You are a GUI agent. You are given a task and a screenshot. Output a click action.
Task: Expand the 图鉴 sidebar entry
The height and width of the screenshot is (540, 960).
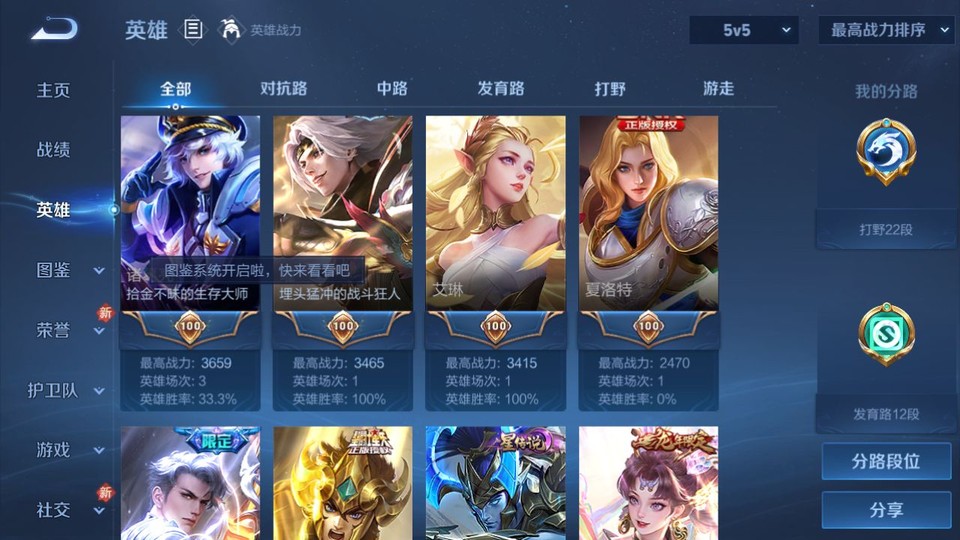pyautogui.click(x=69, y=270)
